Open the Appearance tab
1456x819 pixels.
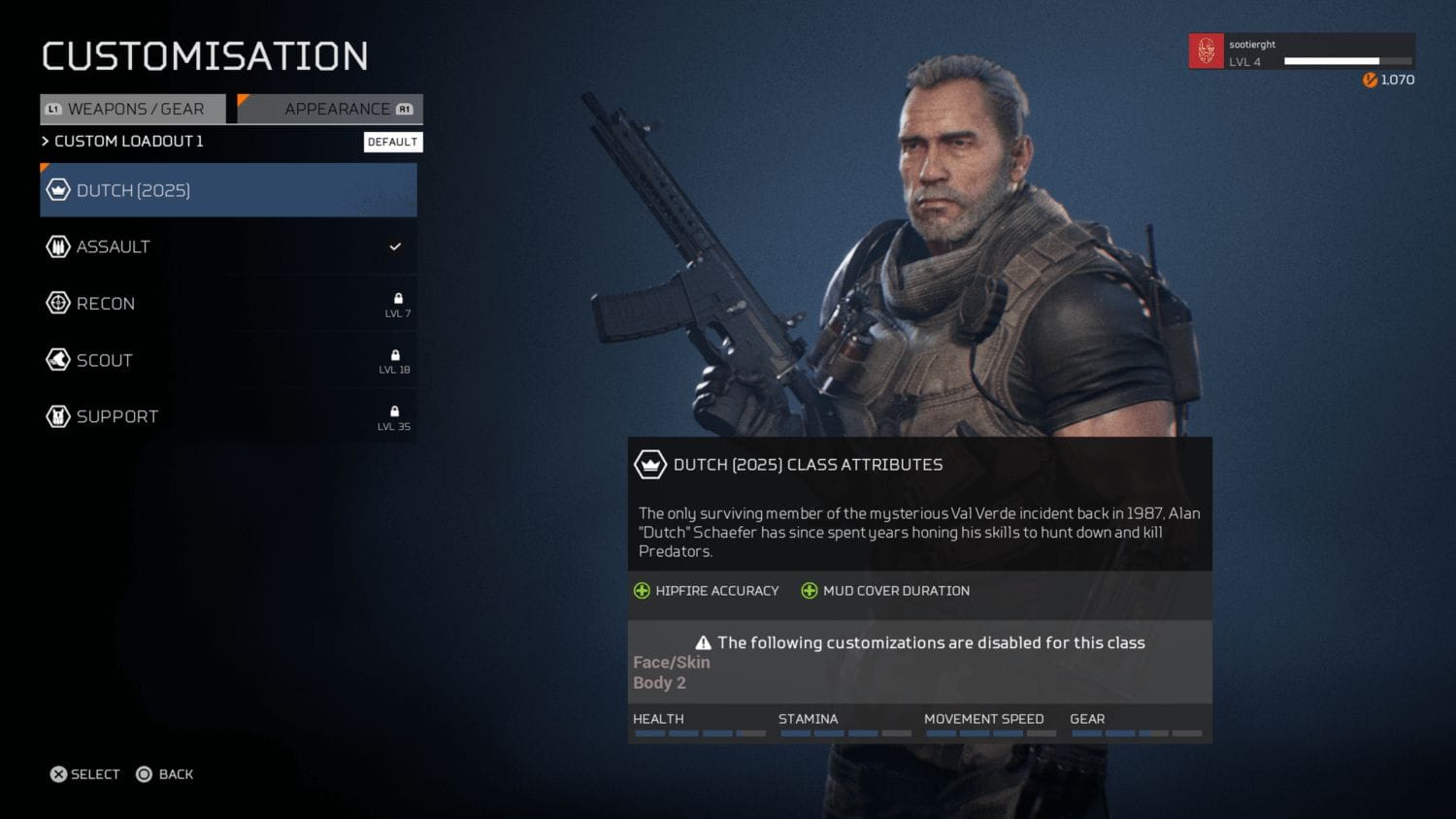click(331, 109)
